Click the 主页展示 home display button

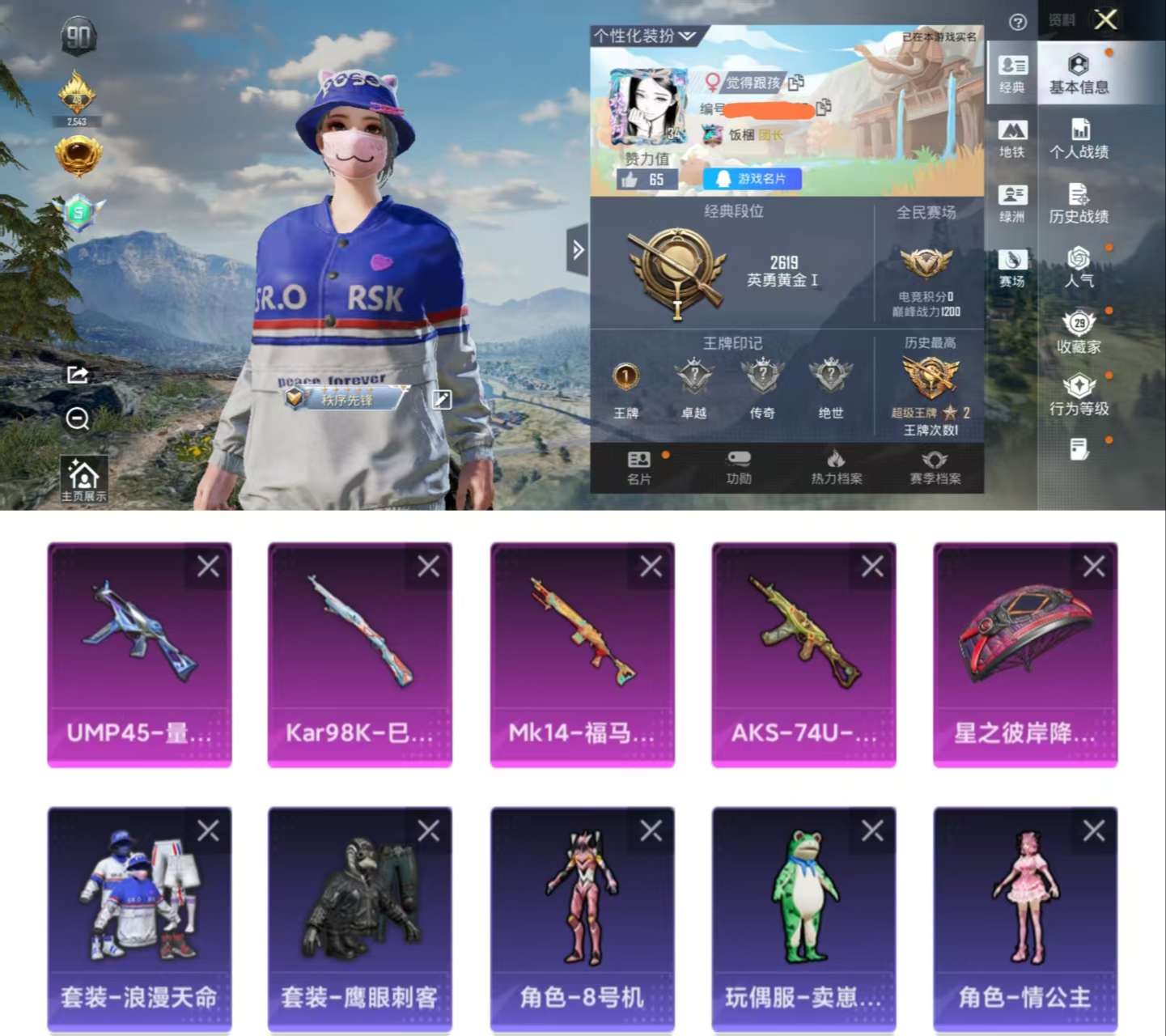[83, 479]
